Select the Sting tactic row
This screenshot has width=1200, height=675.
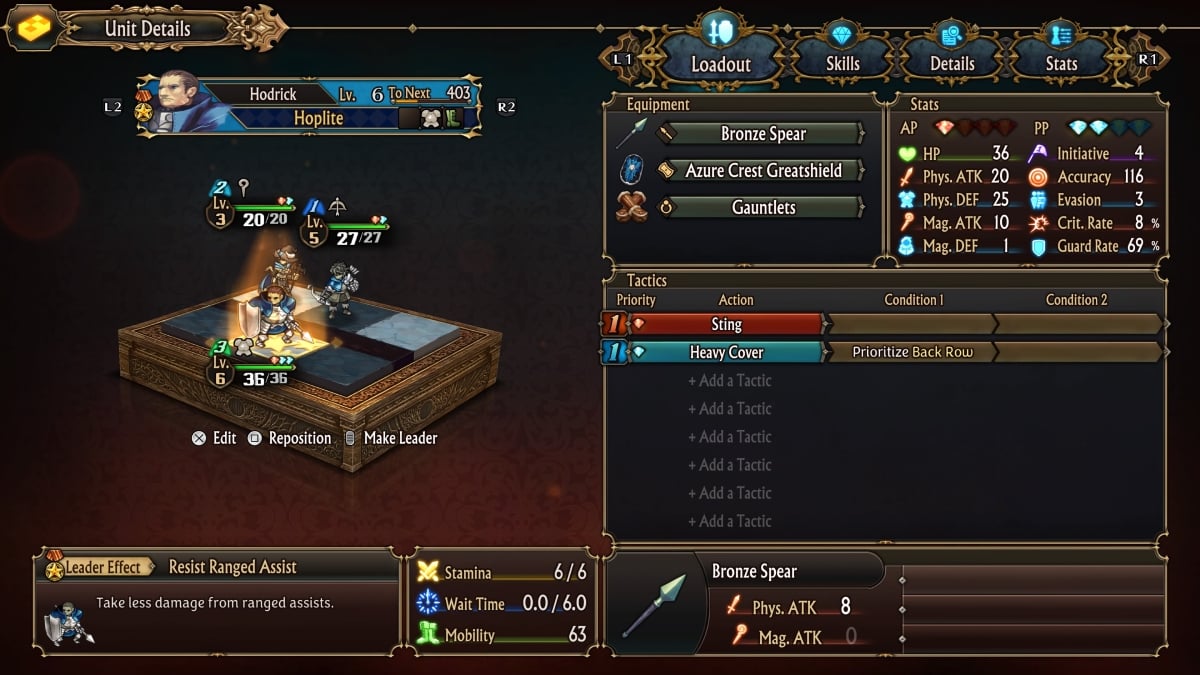[x=725, y=324]
